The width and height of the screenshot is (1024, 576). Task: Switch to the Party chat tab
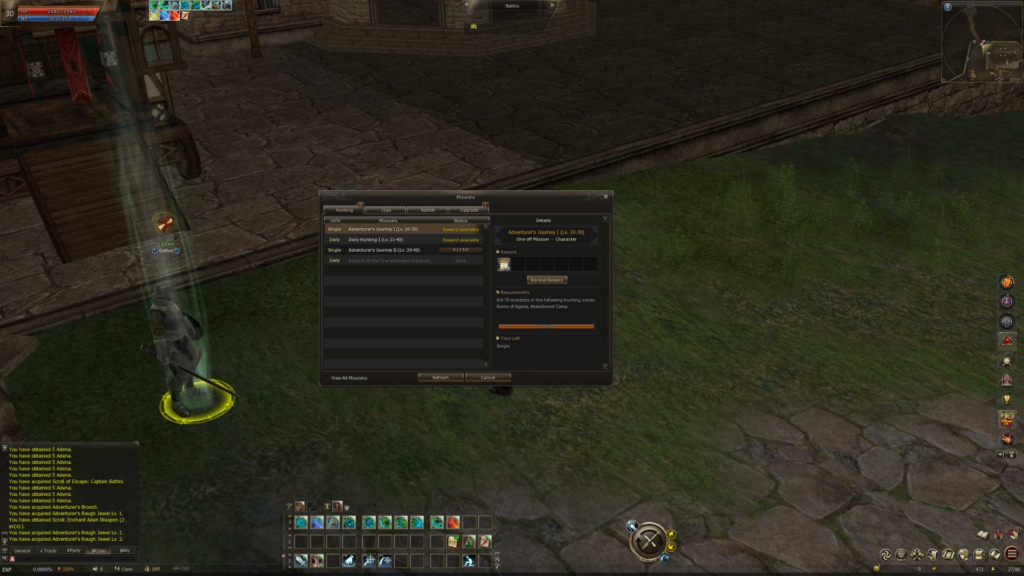click(74, 550)
